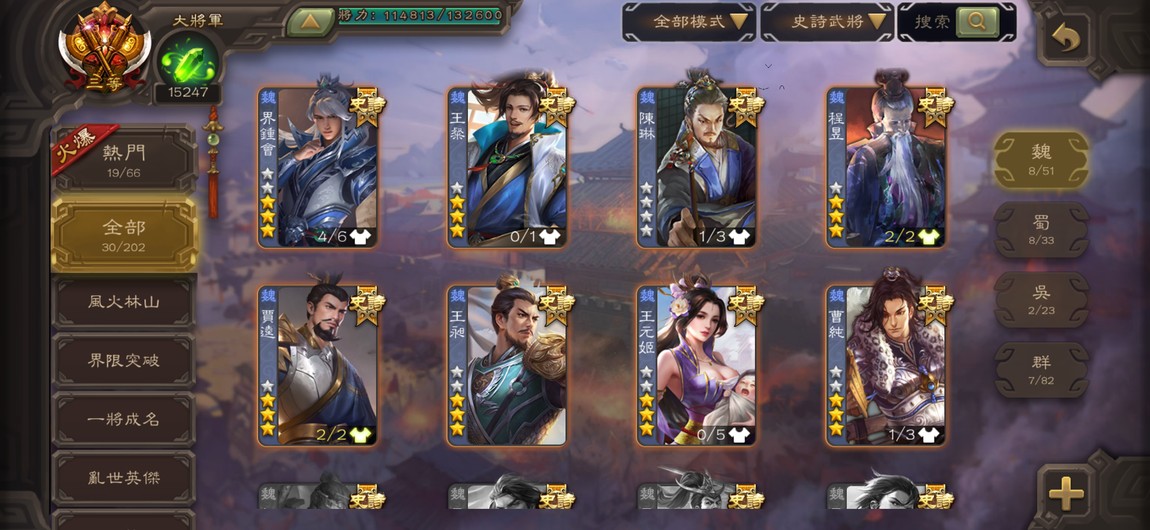Filter generals by 魏 faction
This screenshot has width=1150, height=530.
pos(1041,159)
